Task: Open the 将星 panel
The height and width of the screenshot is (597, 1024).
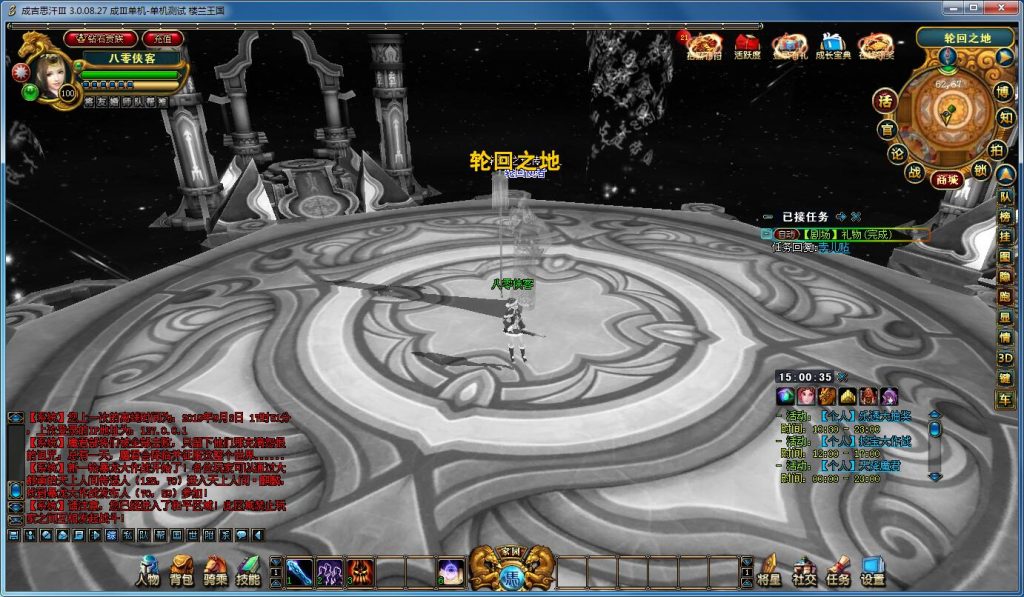Action: pos(769,570)
